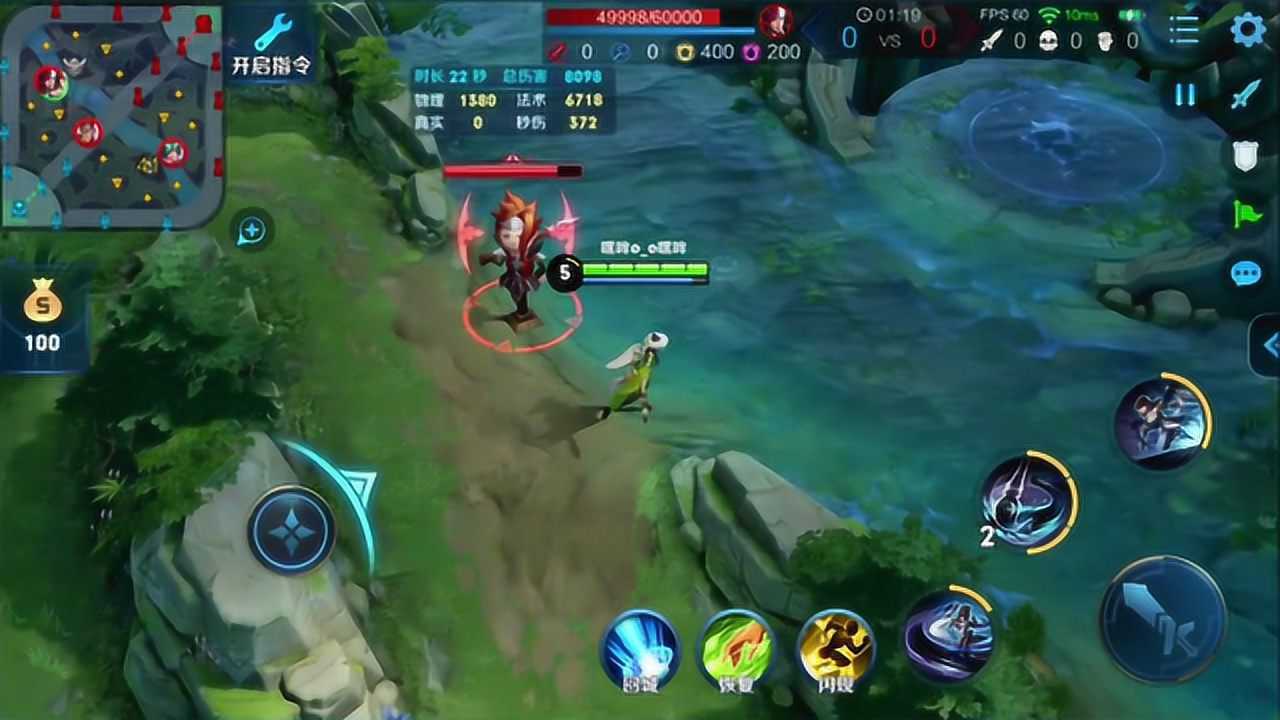Open the minimap
1280x720 pixels.
(x=110, y=115)
